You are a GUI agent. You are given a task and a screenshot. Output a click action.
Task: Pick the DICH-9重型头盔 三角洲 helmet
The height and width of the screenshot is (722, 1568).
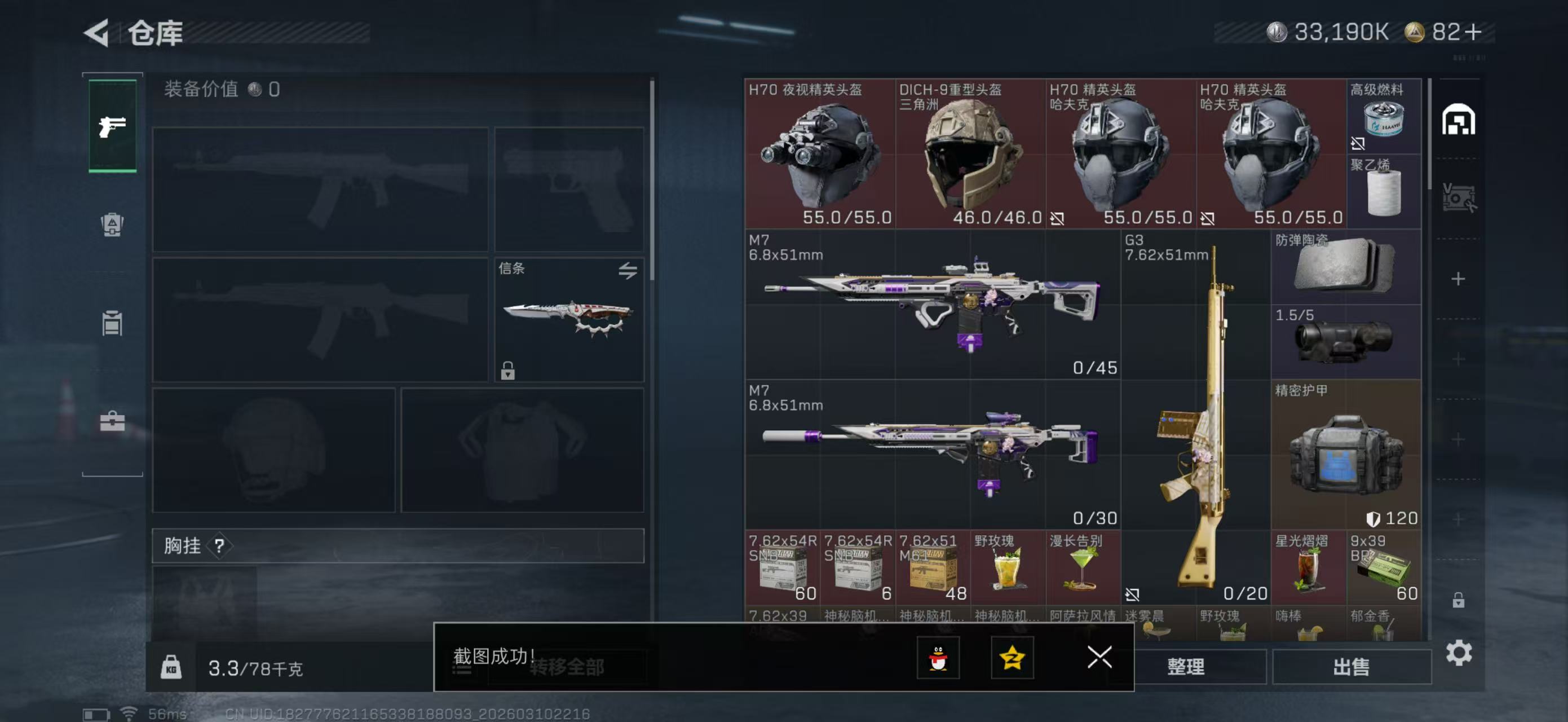[x=970, y=153]
